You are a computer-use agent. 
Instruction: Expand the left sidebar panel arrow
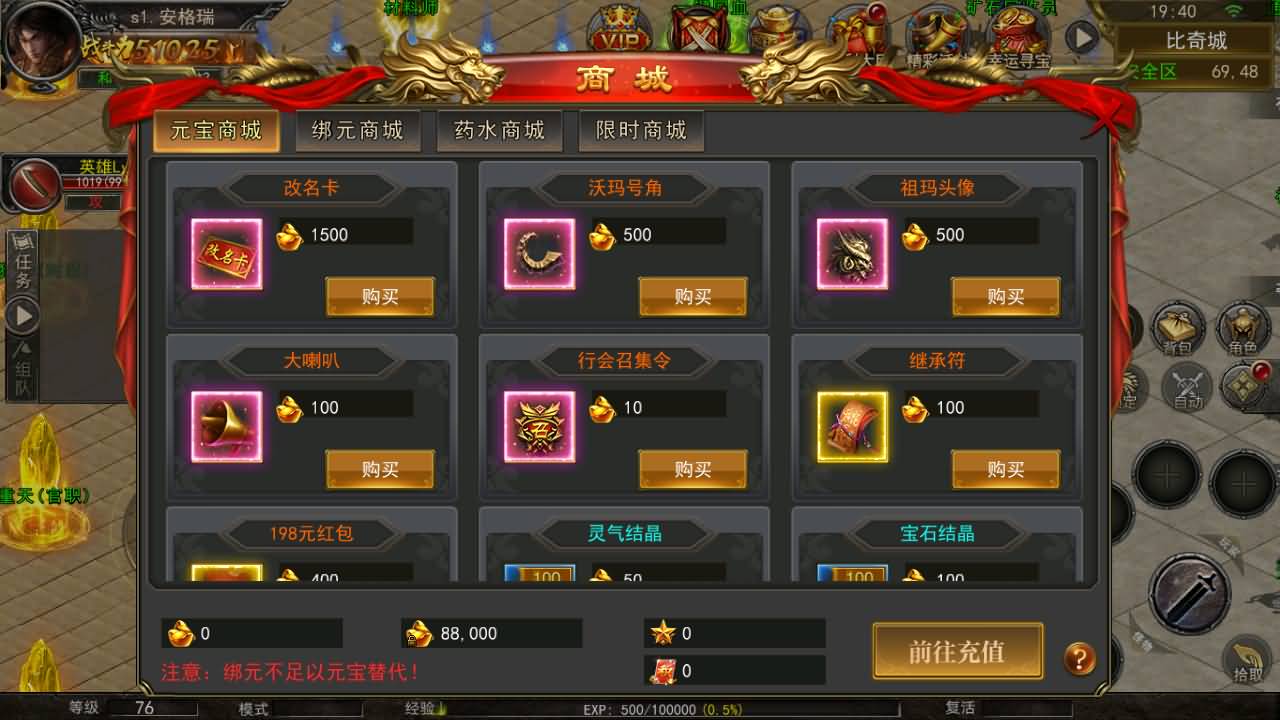pyautogui.click(x=22, y=313)
